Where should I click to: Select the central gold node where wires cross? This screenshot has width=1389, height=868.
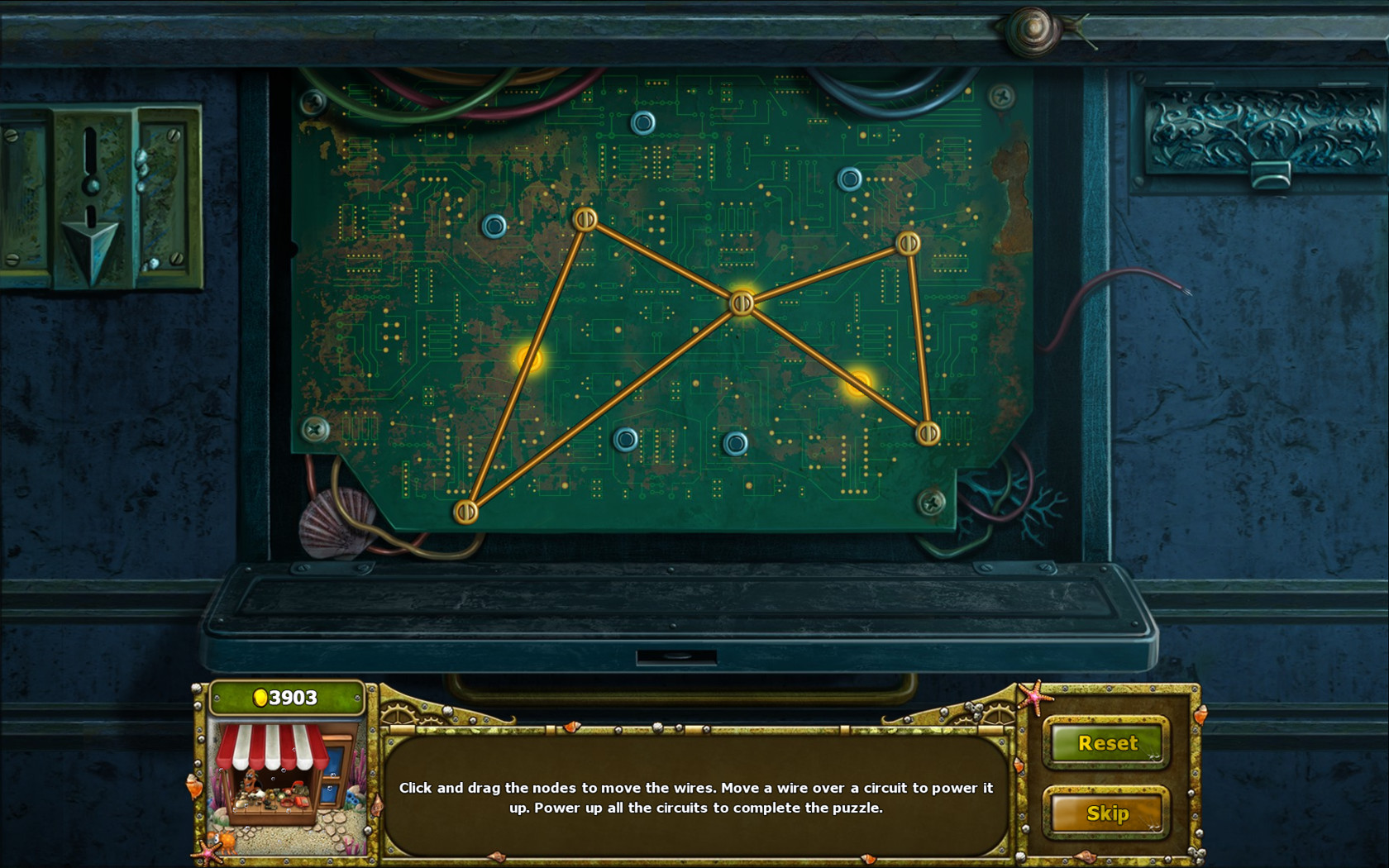[740, 304]
